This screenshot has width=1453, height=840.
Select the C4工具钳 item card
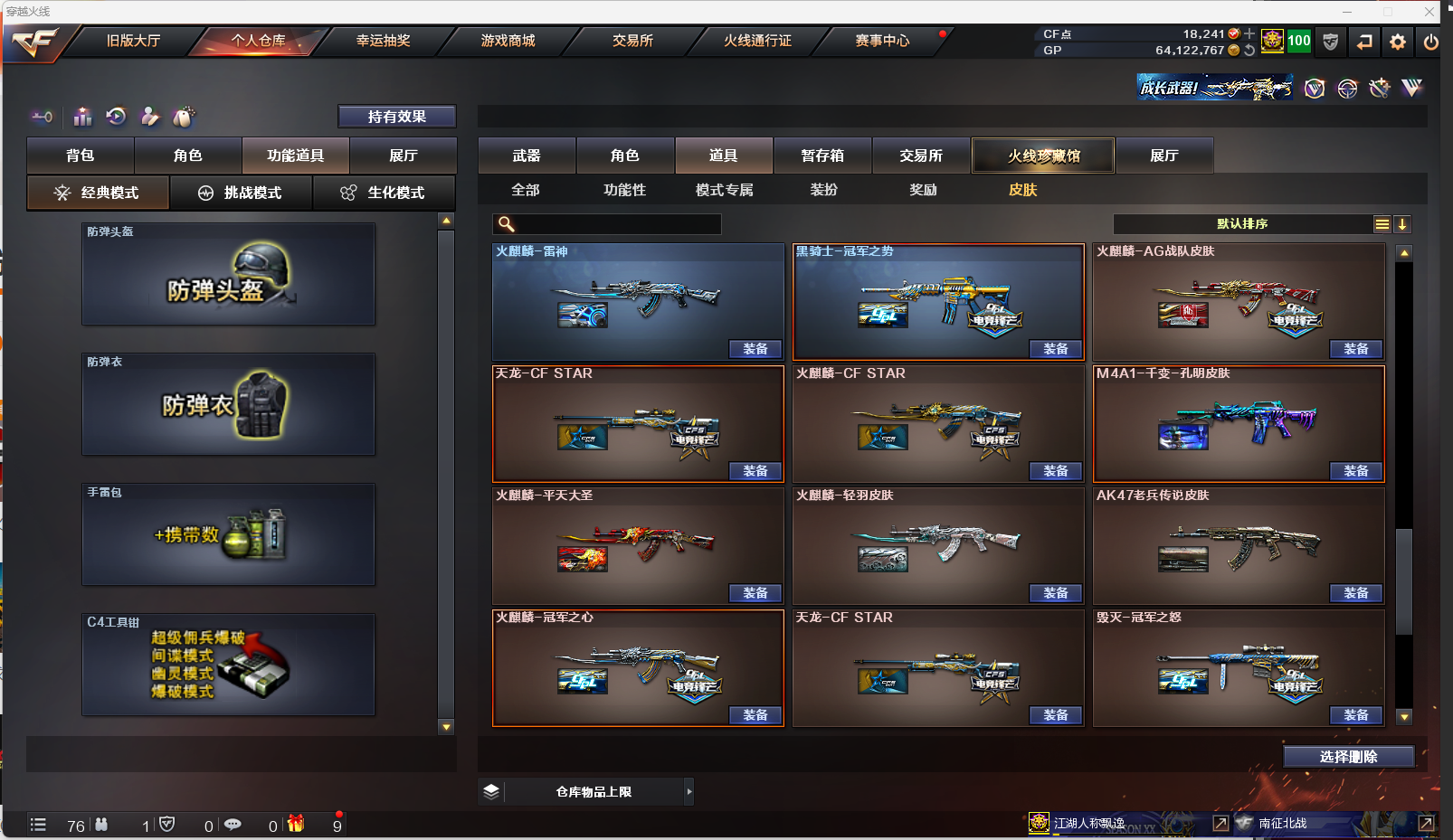click(x=228, y=665)
